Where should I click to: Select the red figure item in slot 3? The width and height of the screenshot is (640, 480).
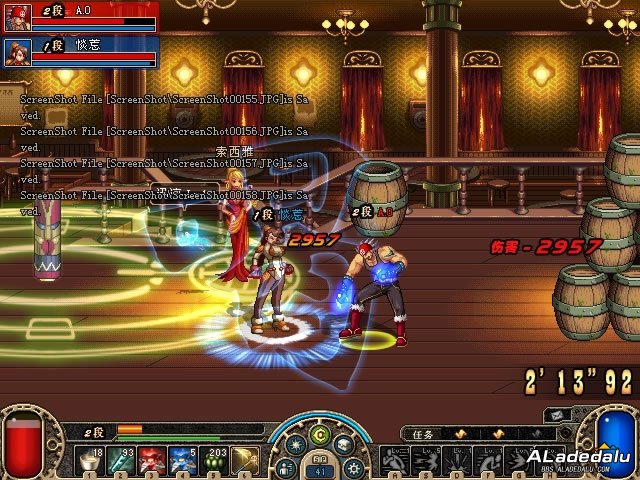click(x=153, y=461)
